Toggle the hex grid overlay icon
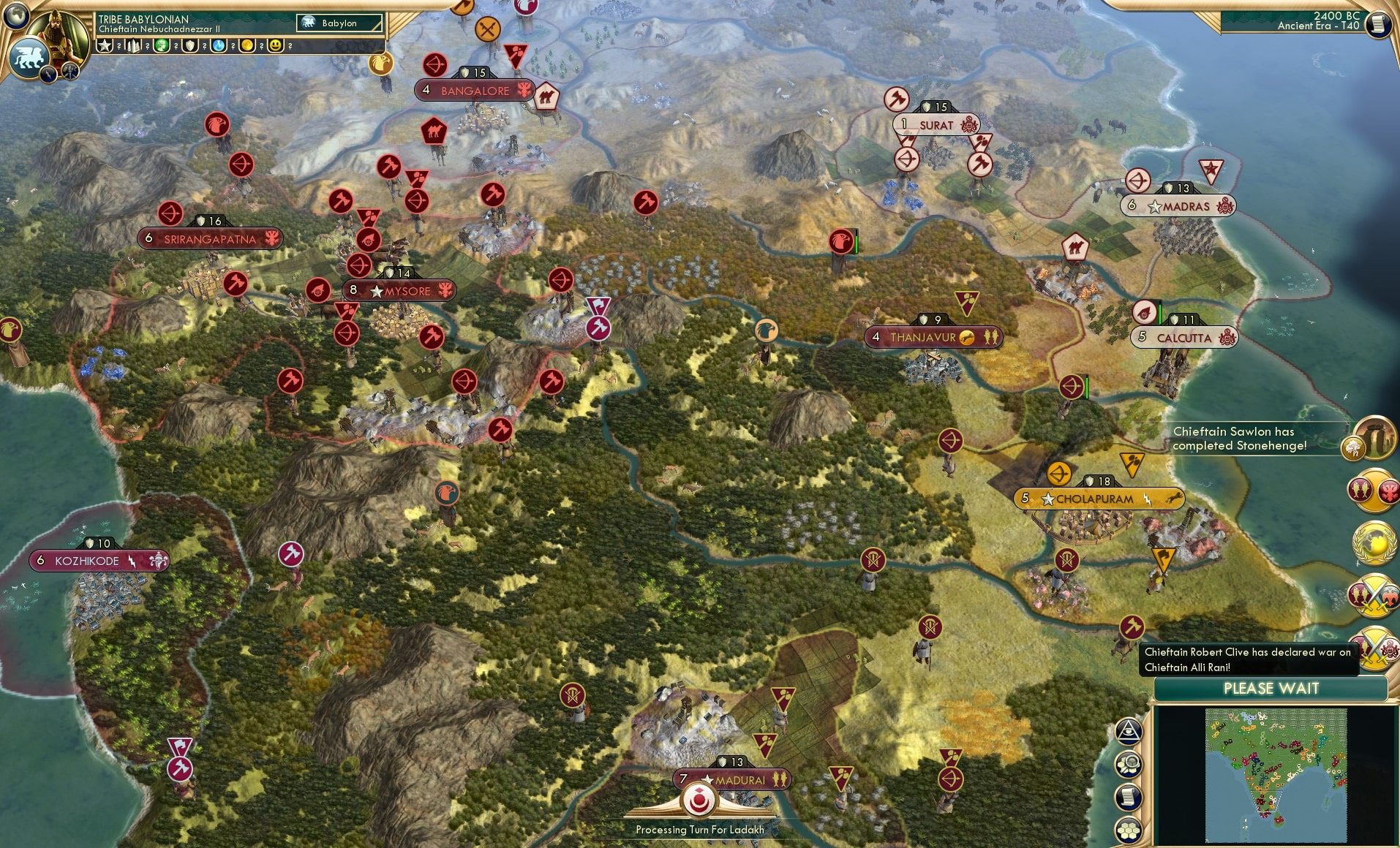Viewport: 1400px width, 848px height. 1129,829
